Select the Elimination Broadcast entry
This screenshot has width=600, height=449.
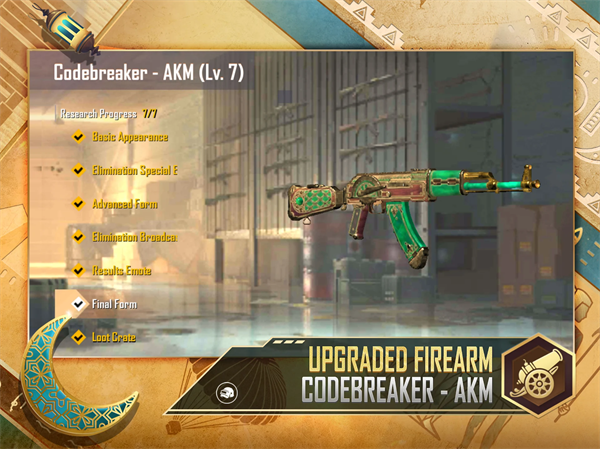click(133, 237)
